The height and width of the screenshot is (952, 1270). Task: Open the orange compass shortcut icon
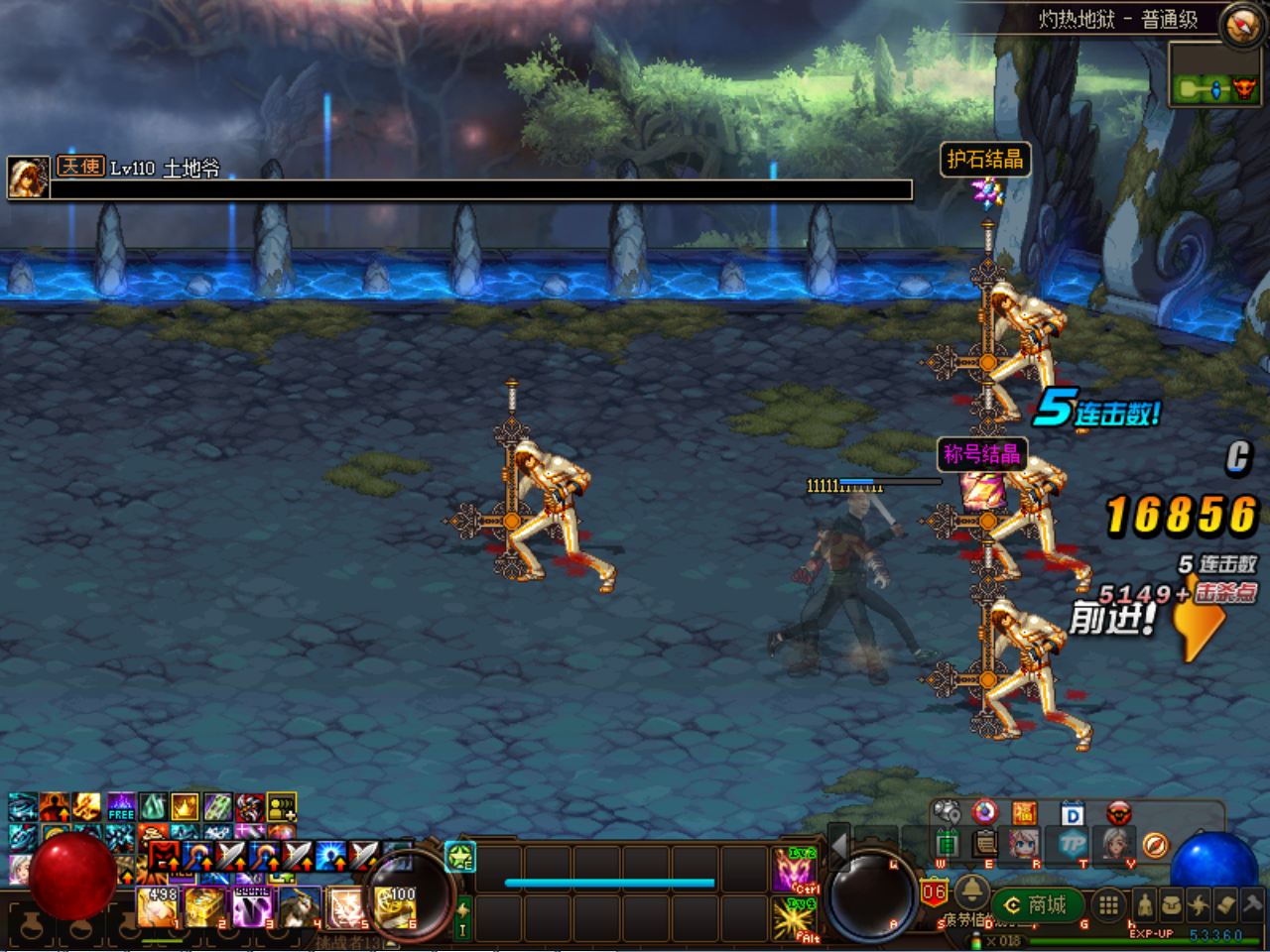(1155, 845)
